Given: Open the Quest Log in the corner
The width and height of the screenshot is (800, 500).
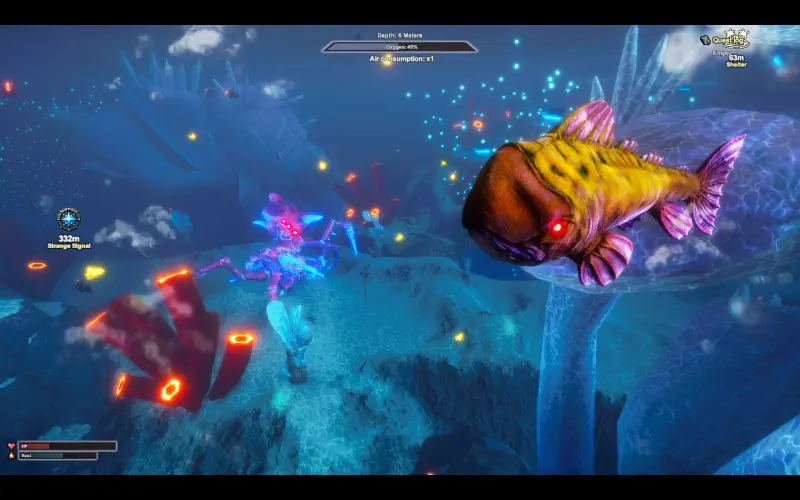Looking at the screenshot, I should (728, 40).
